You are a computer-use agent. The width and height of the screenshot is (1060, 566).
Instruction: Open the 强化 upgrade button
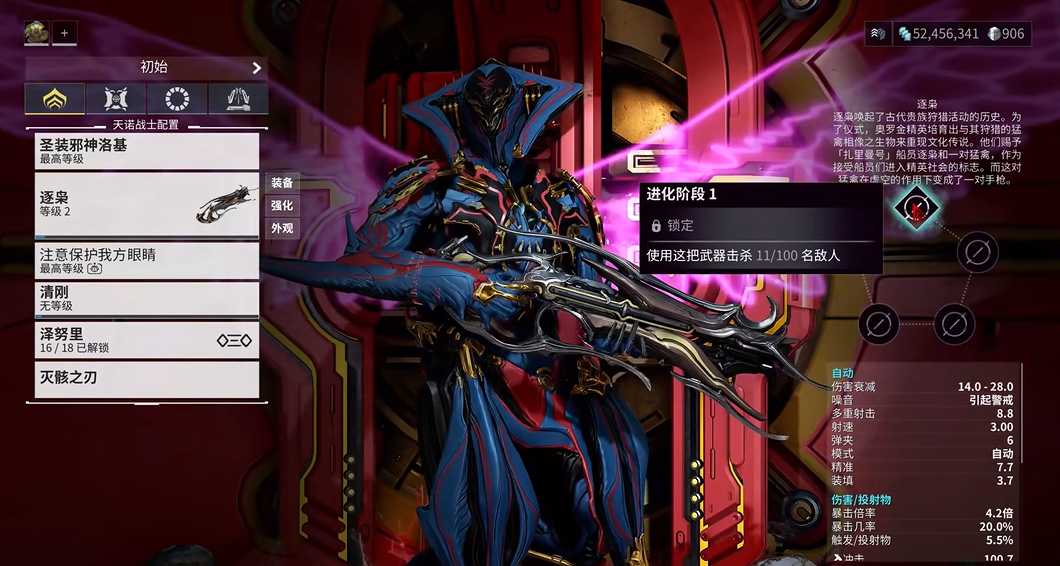(282, 205)
